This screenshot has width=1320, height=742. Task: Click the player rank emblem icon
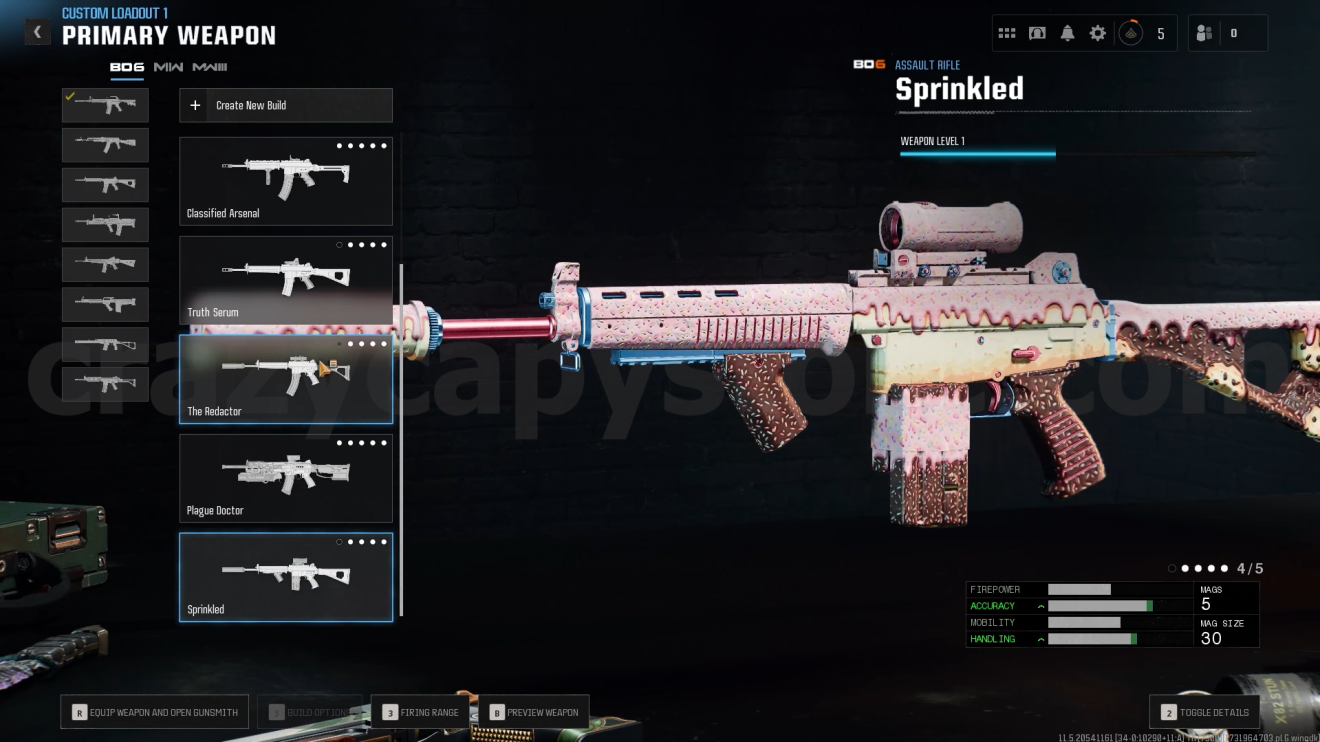(1130, 33)
